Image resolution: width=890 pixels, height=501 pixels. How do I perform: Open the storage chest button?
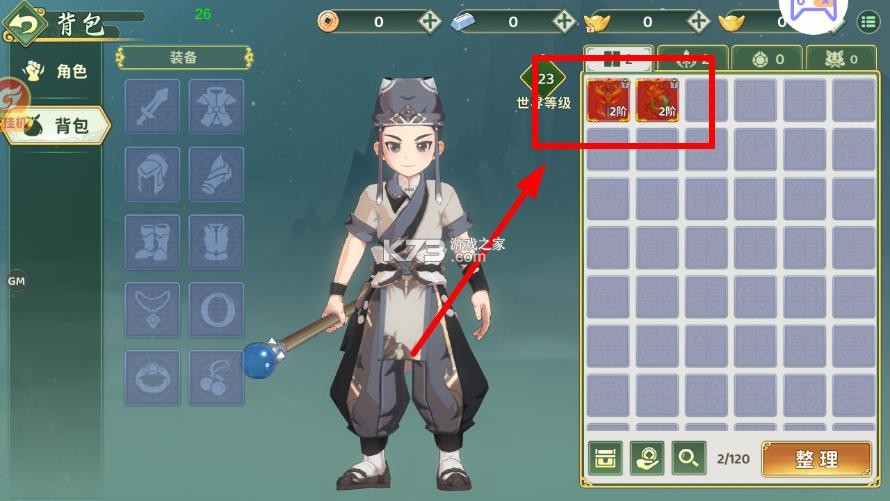coord(605,458)
